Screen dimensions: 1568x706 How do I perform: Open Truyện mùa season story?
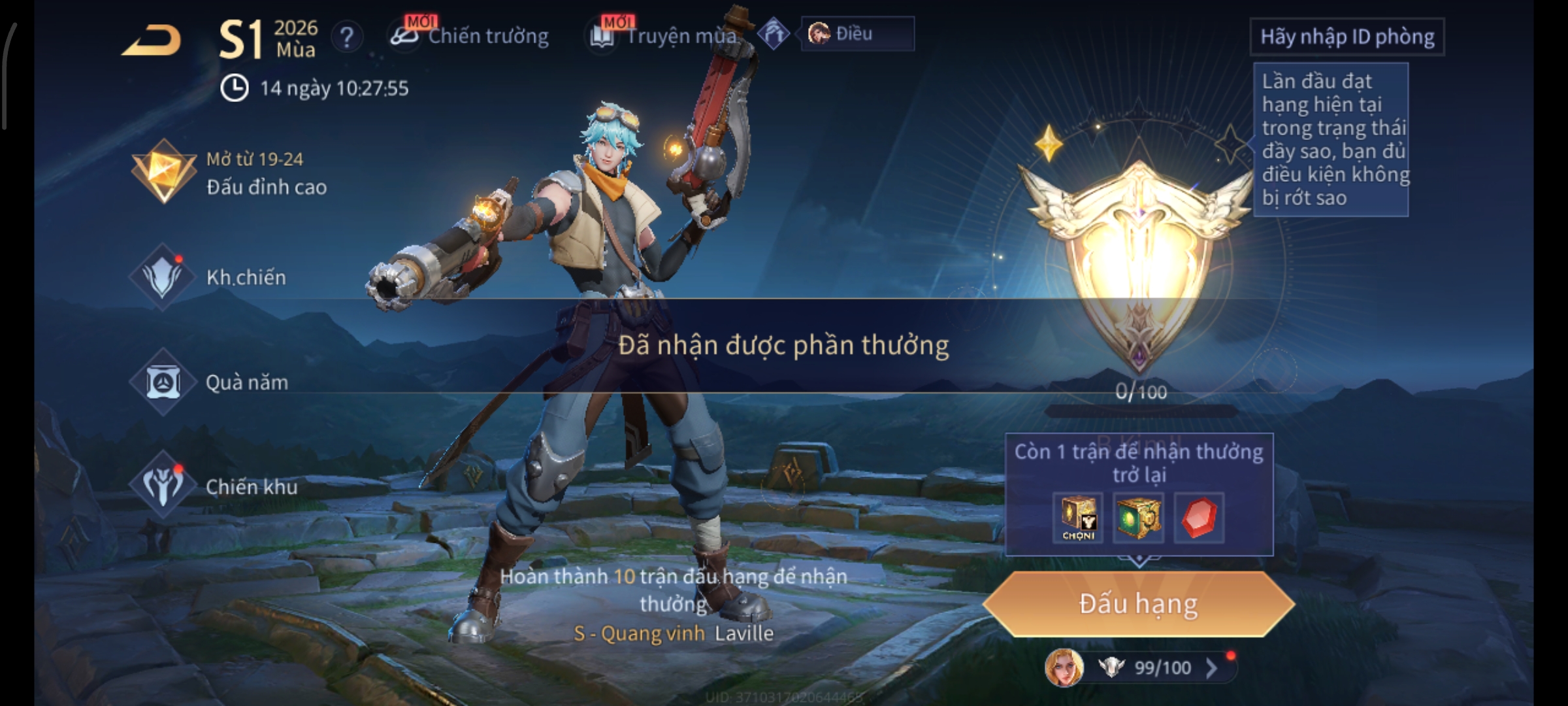[x=666, y=36]
